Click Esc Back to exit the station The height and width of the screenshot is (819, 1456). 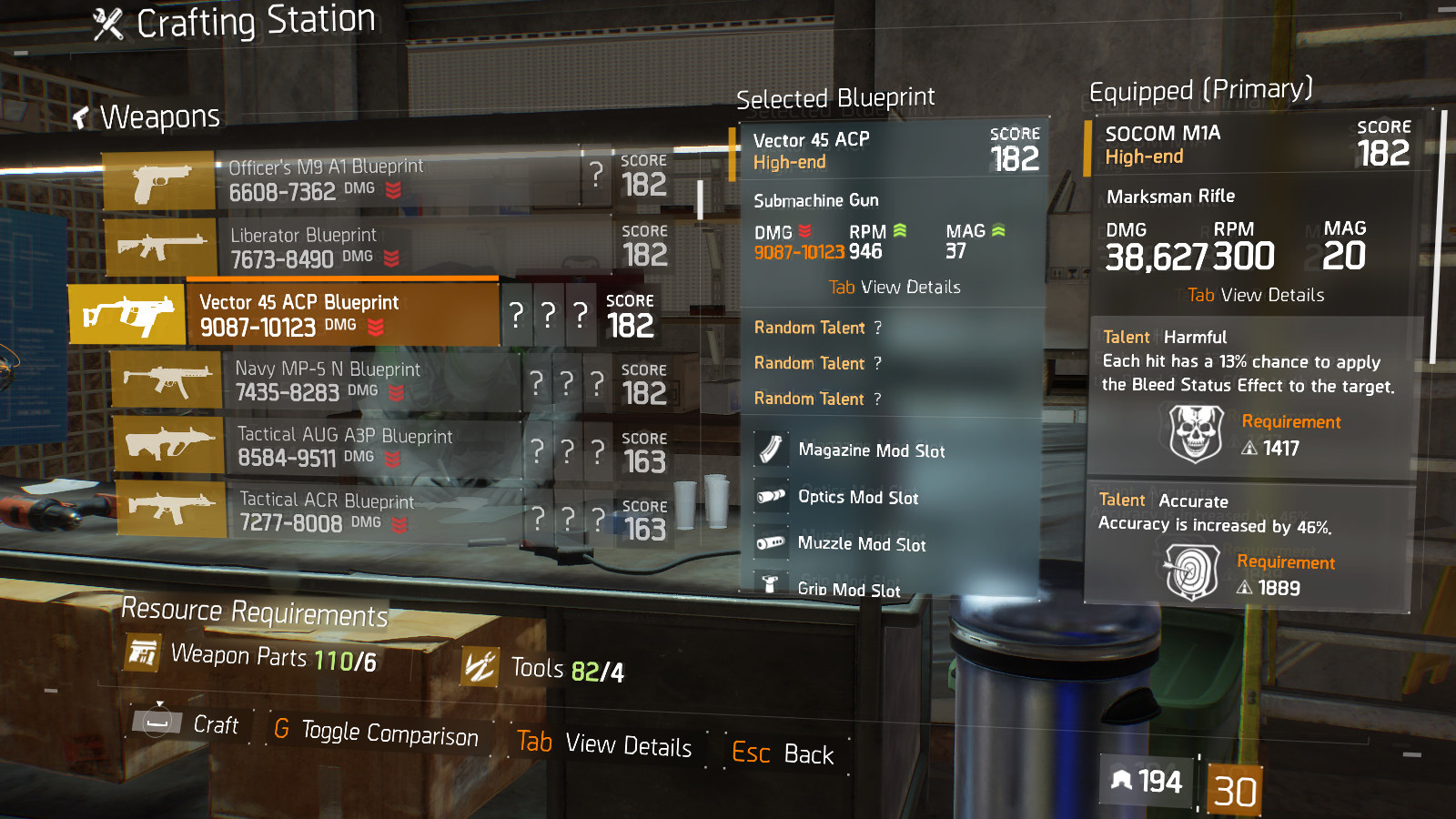tap(784, 753)
